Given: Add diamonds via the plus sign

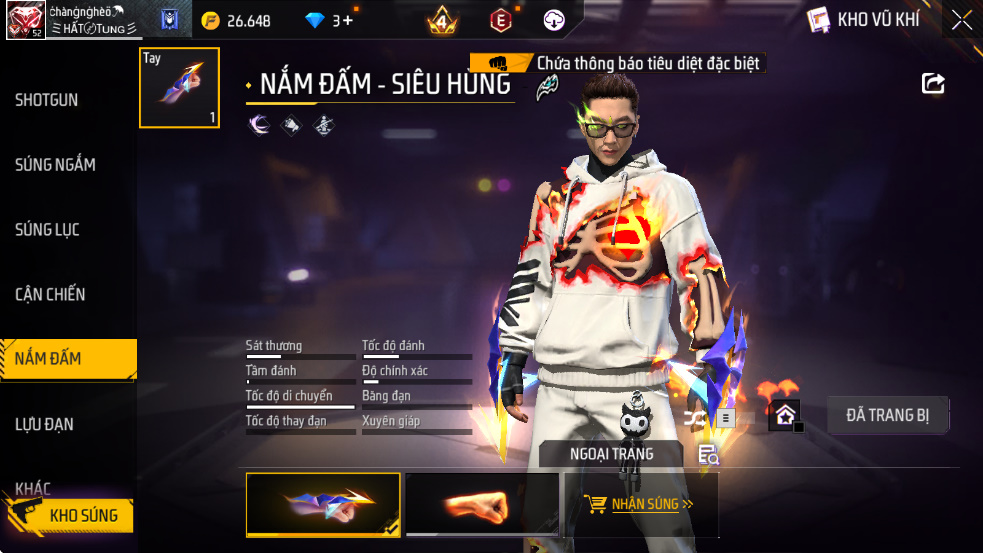Looking at the screenshot, I should coord(347,20).
